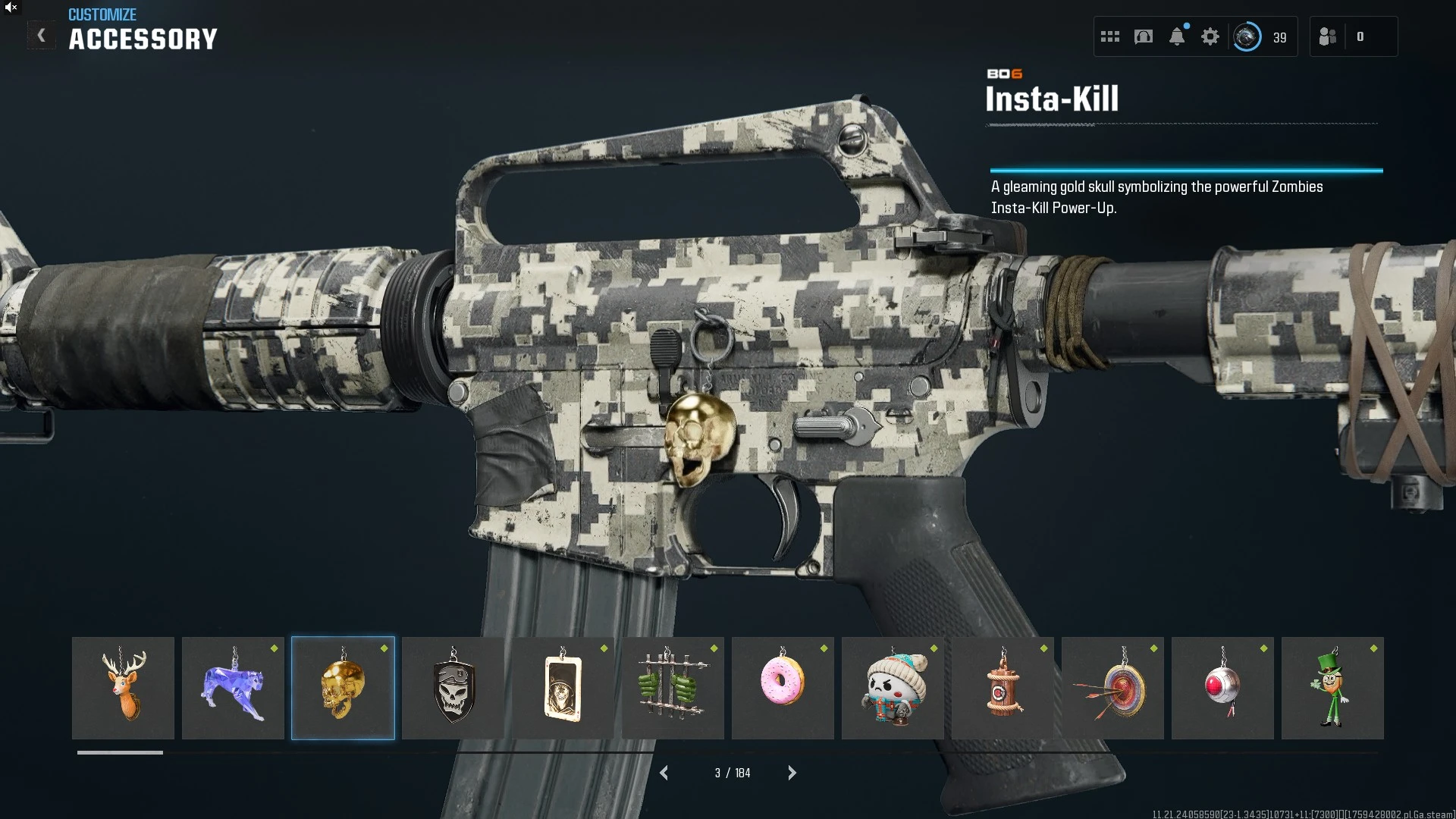Choose the blue crystal panther charm
The height and width of the screenshot is (819, 1456).
tap(233, 688)
